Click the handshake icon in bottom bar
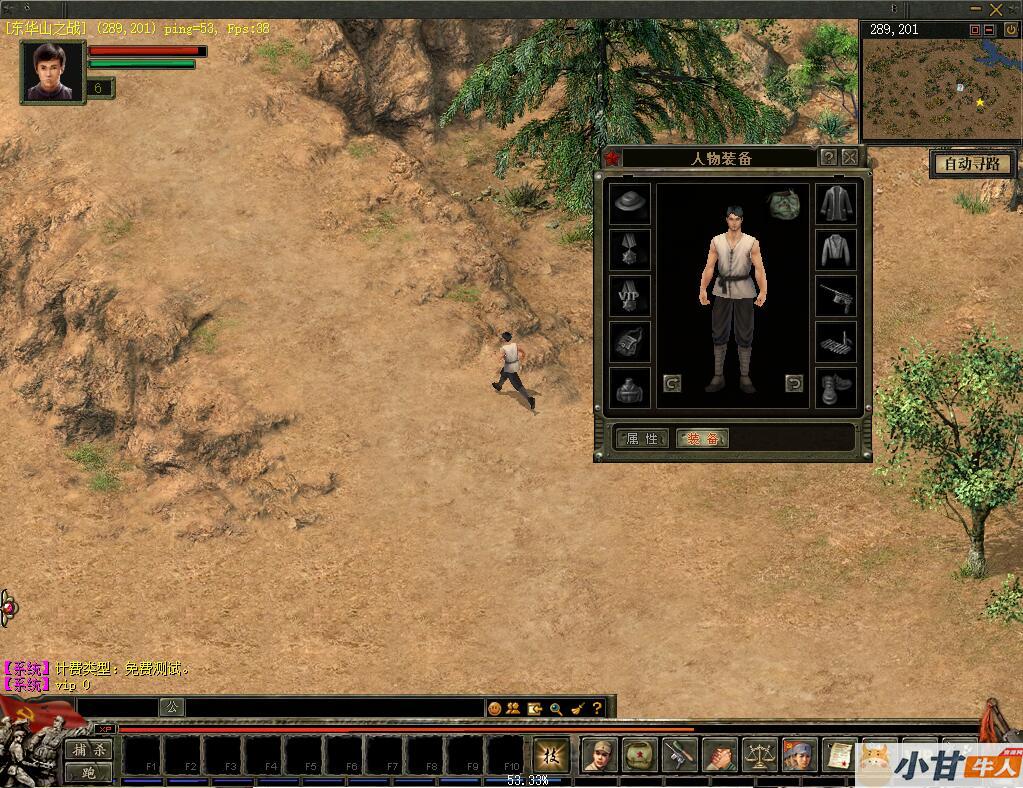Screen dimensions: 1023x788 coord(720,755)
